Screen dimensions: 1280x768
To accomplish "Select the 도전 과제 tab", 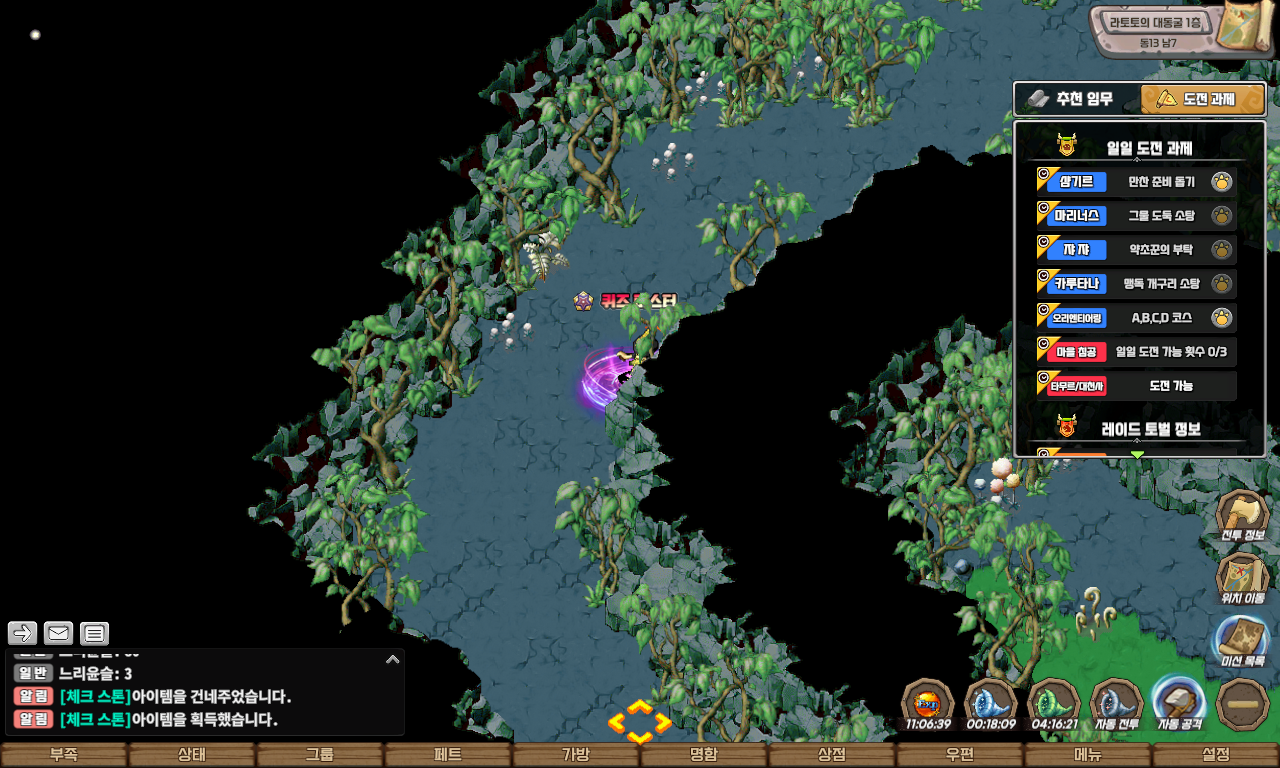I will click(x=1203, y=99).
